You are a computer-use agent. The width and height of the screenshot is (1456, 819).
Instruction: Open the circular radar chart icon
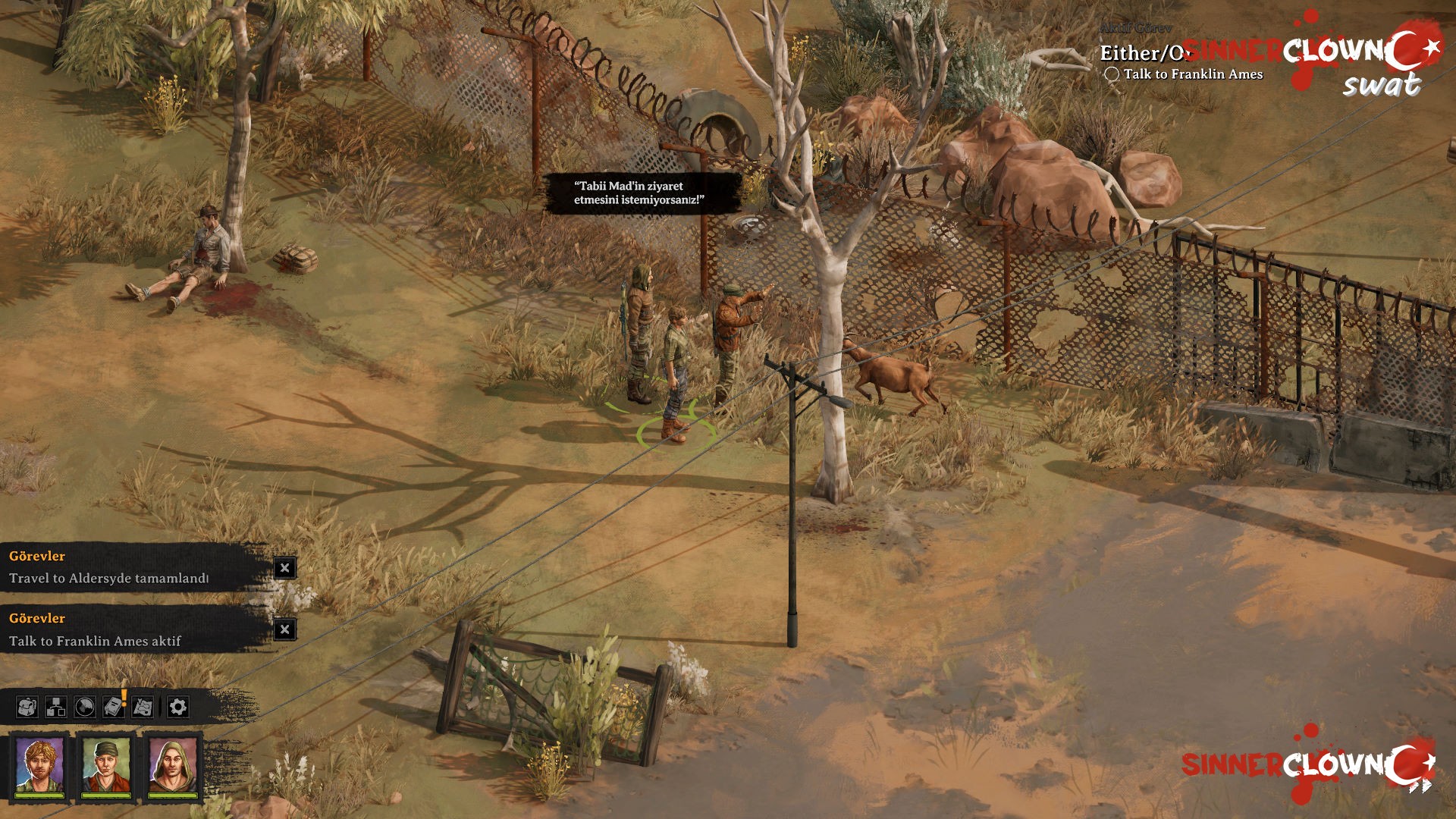pos(84,708)
